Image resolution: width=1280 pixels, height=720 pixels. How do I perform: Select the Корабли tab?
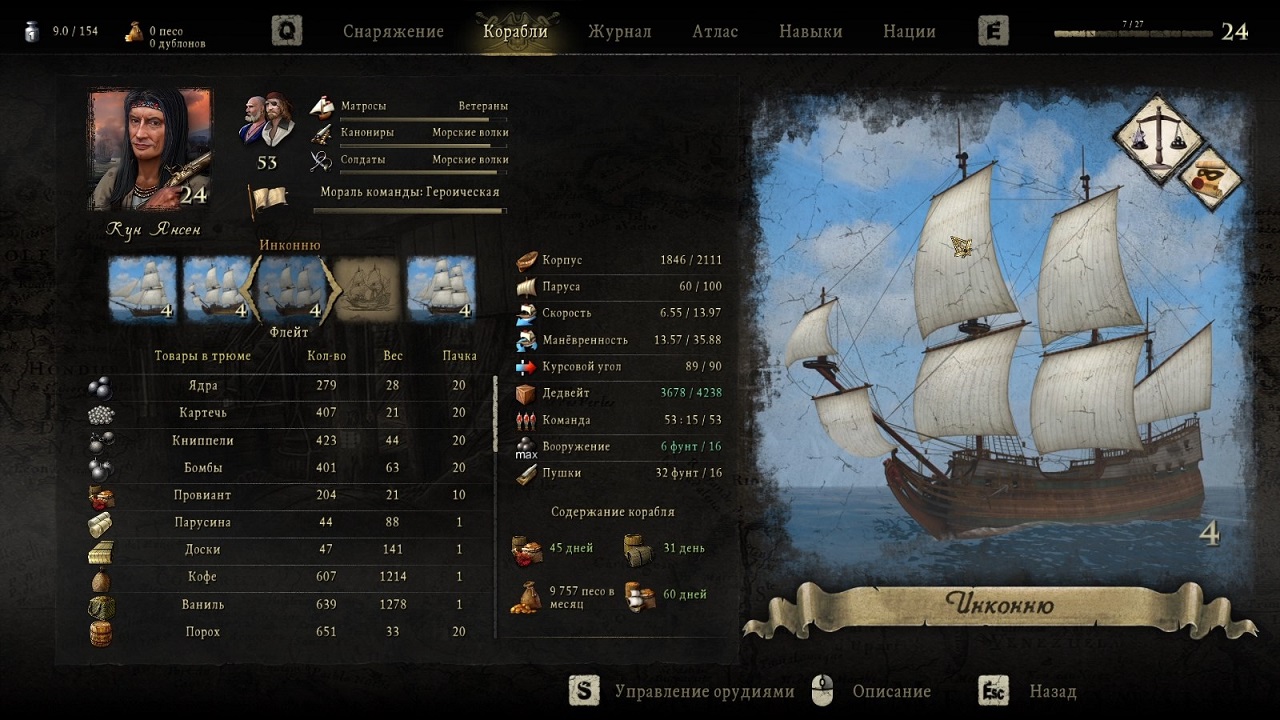[x=515, y=31]
